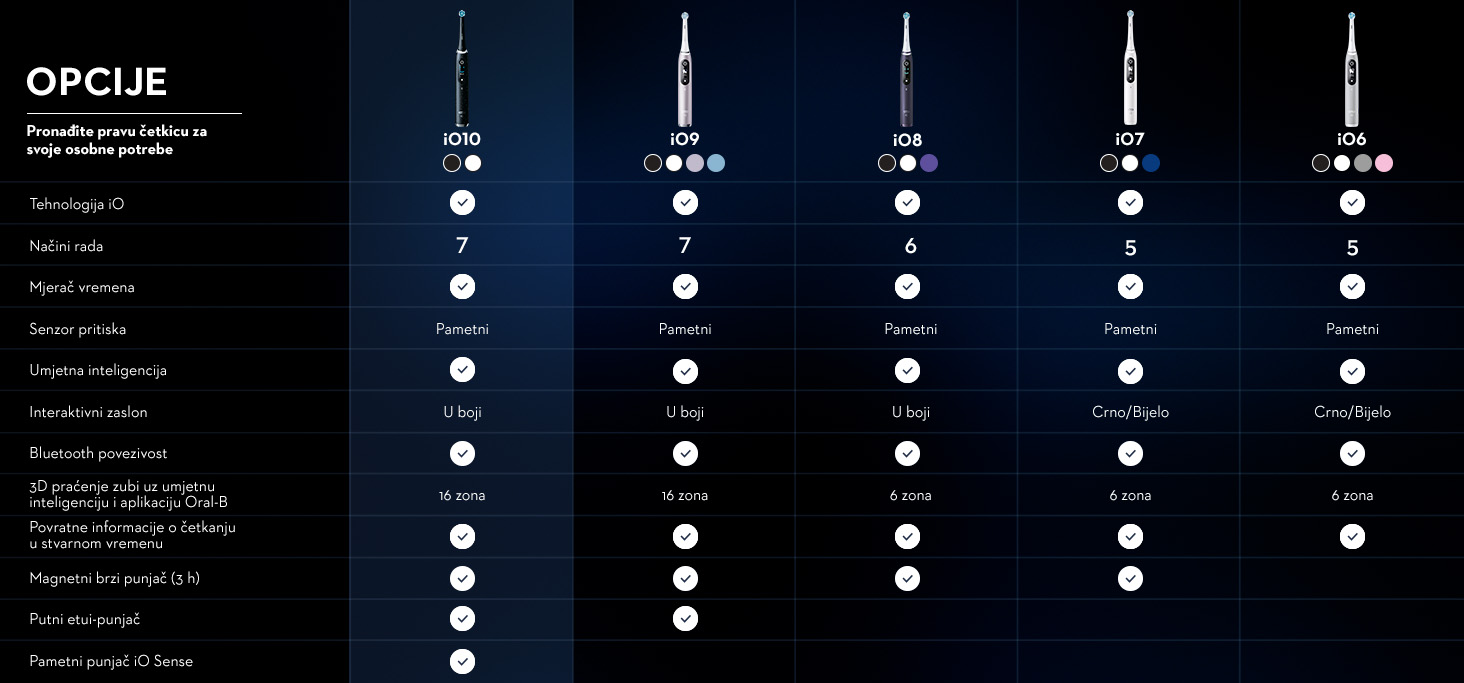This screenshot has width=1464, height=683.
Task: Select the light blue swatch under iO9
Action: tap(716, 163)
